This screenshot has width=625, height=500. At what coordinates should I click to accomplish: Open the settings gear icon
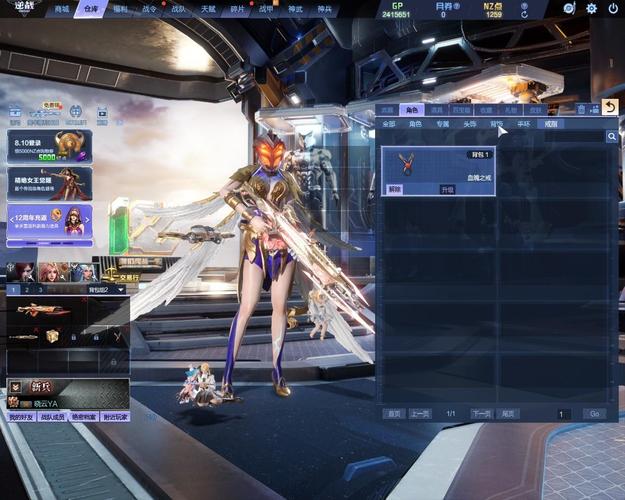[x=591, y=8]
